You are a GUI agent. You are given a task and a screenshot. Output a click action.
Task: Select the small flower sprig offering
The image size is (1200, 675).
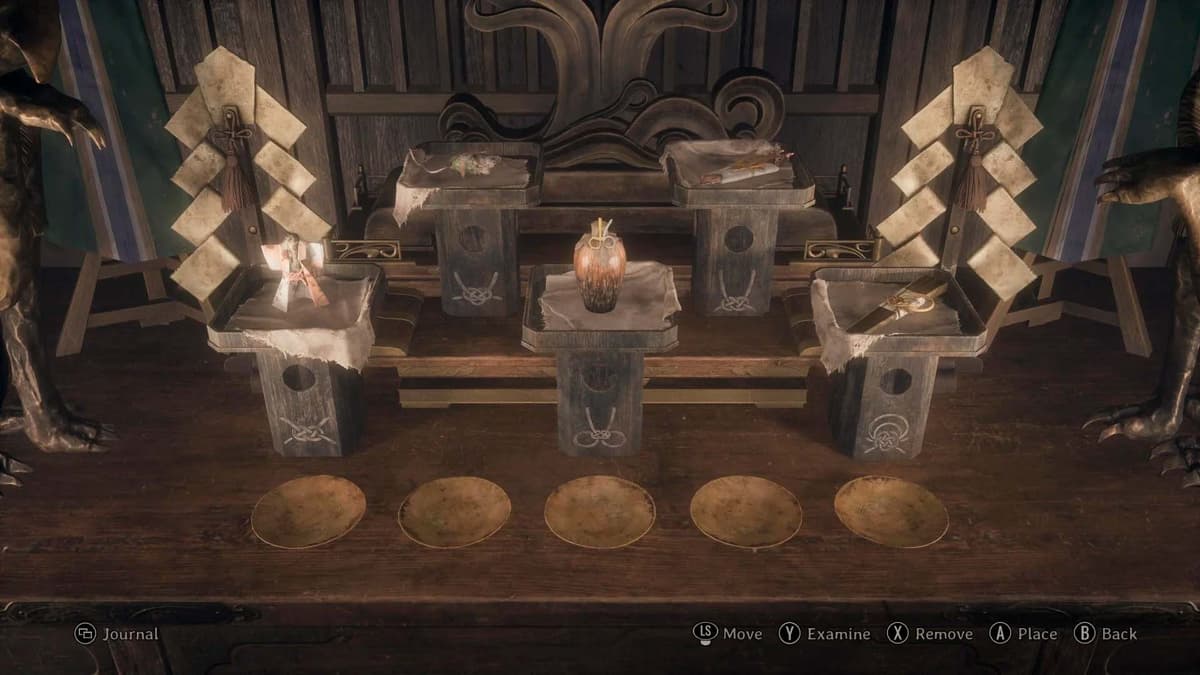pos(467,163)
